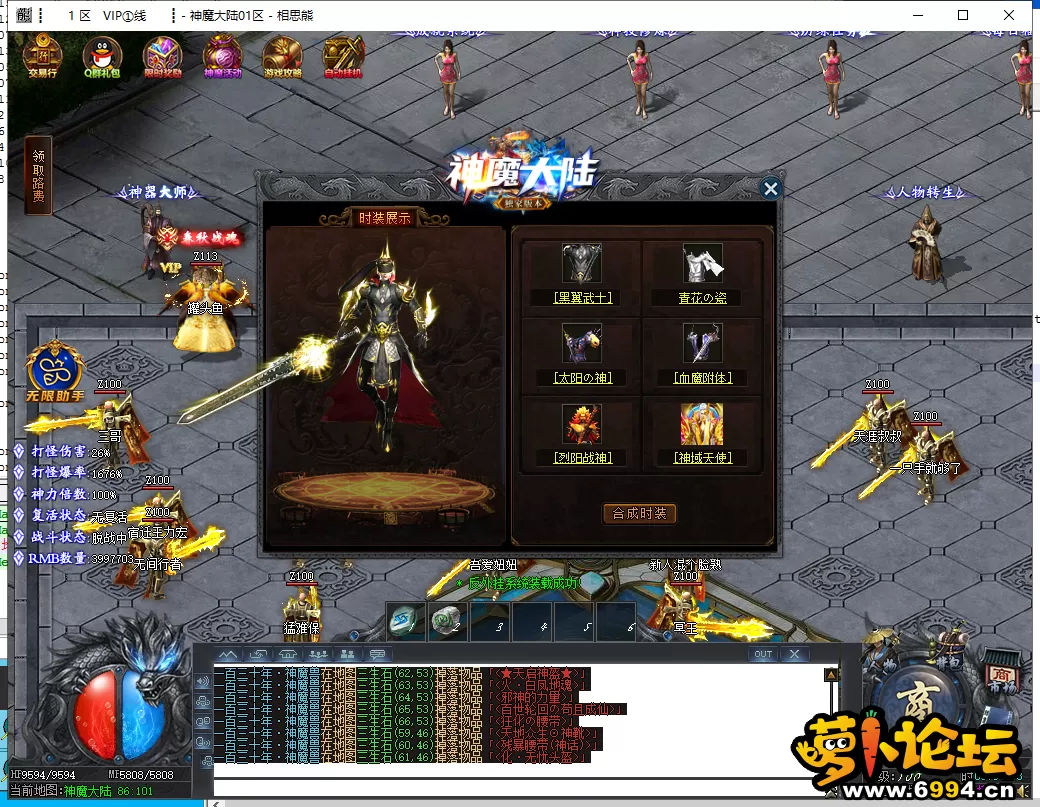The width and height of the screenshot is (1040, 807).
Task: Open the 神魔活动 events icon
Action: tap(222, 57)
